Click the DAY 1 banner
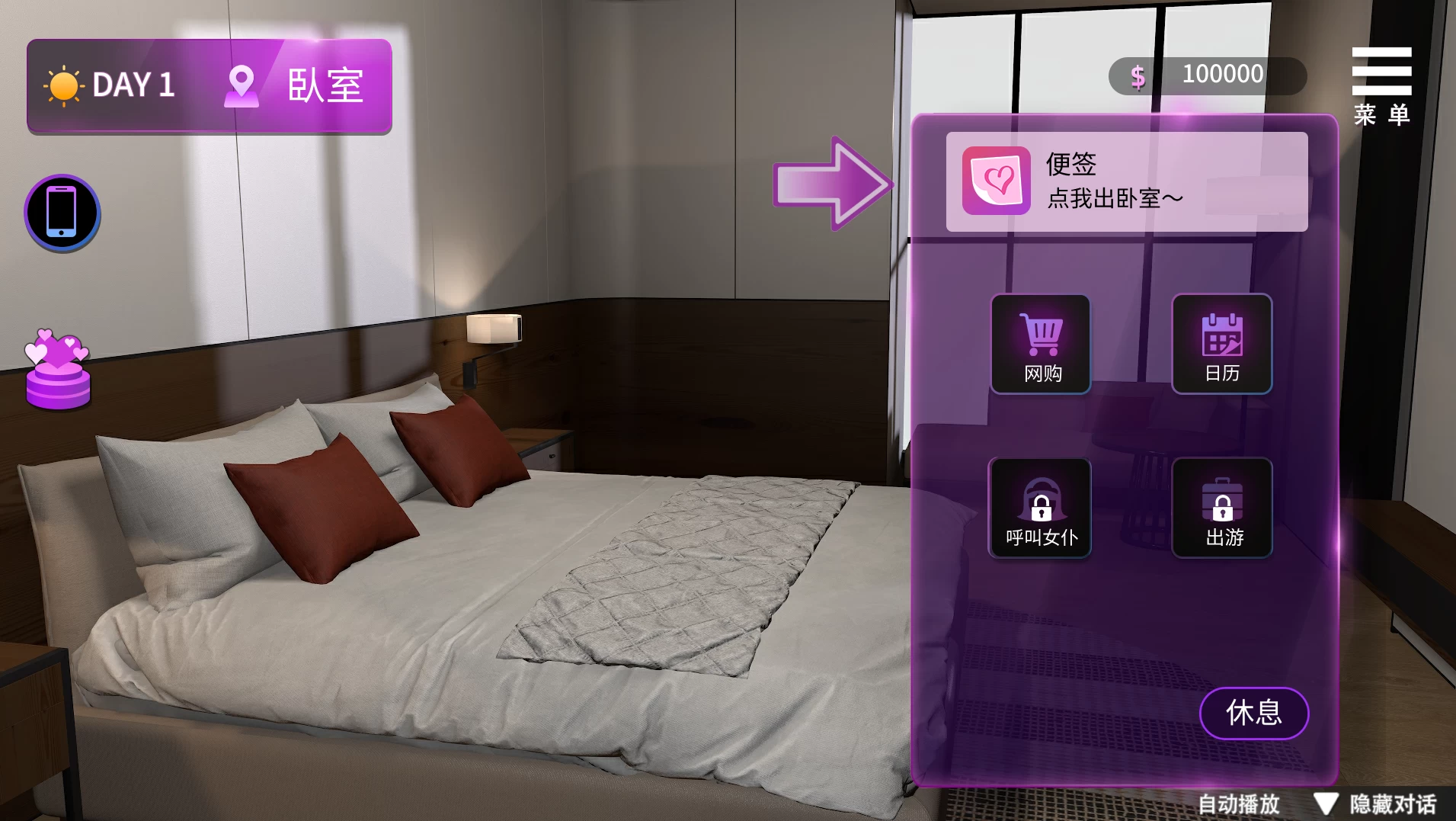Screen dimensions: 1456x821 point(133,85)
